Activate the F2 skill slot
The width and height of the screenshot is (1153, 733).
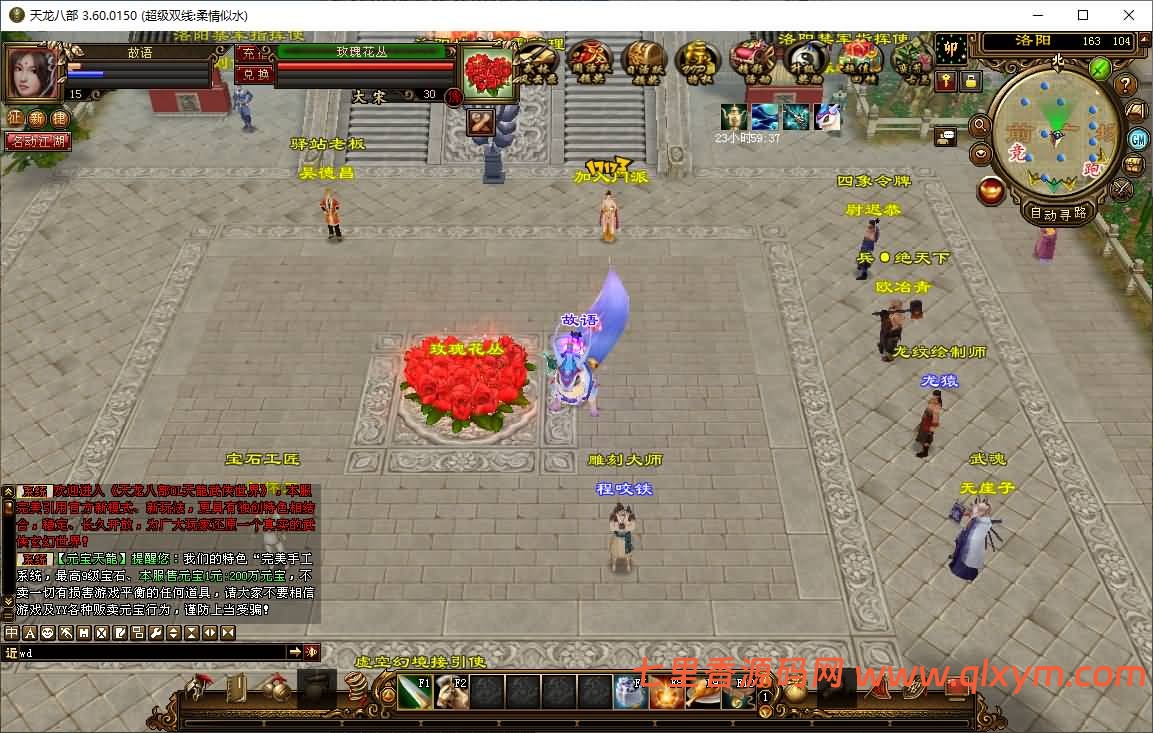pos(451,692)
